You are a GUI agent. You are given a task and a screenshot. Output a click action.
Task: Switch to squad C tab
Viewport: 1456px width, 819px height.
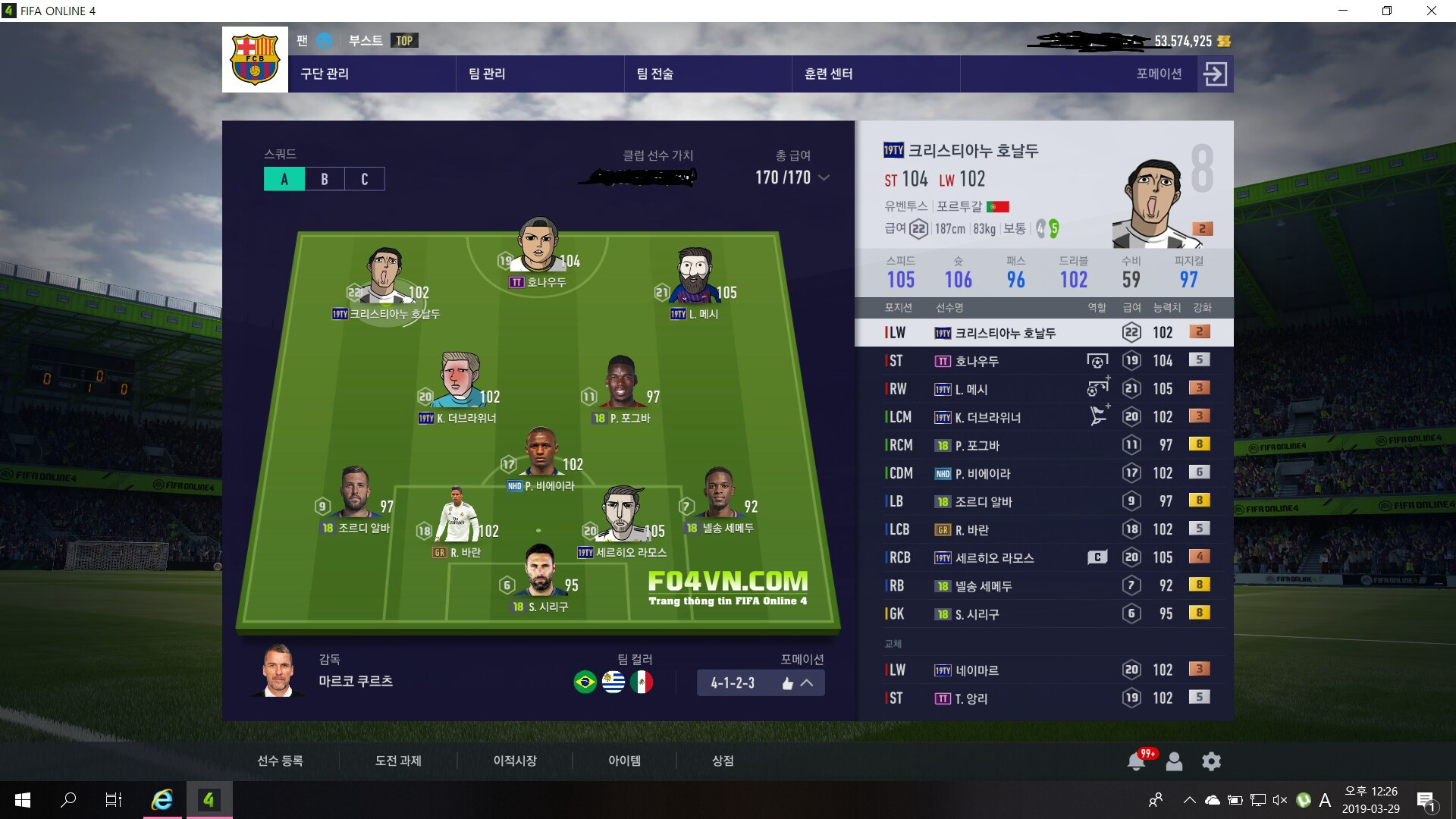pyautogui.click(x=365, y=179)
